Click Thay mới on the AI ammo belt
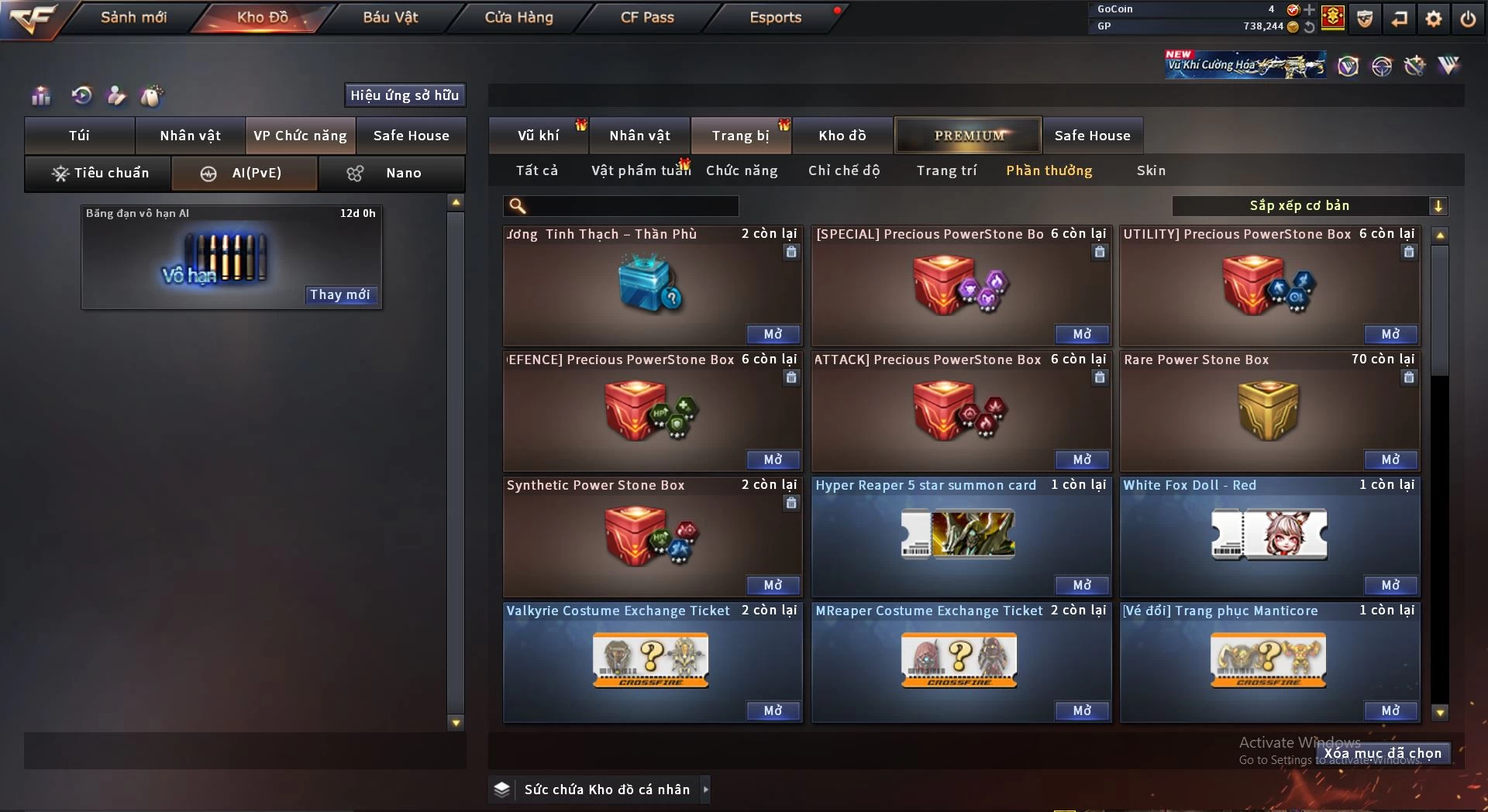The width and height of the screenshot is (1488, 812). point(340,294)
